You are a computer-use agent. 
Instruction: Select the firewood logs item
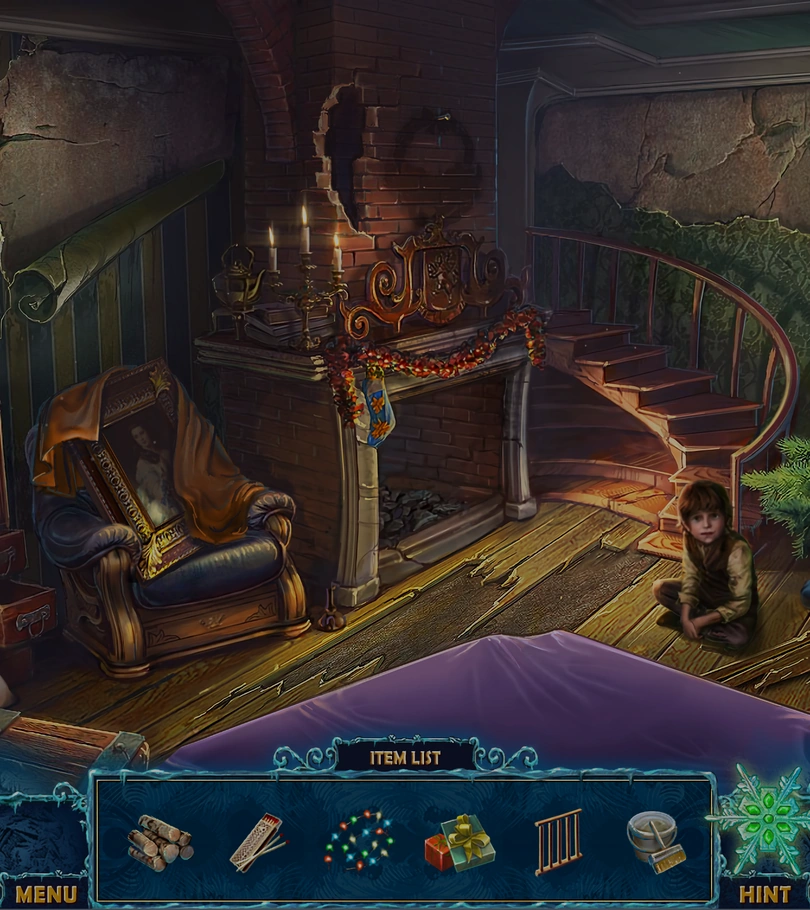tap(160, 842)
